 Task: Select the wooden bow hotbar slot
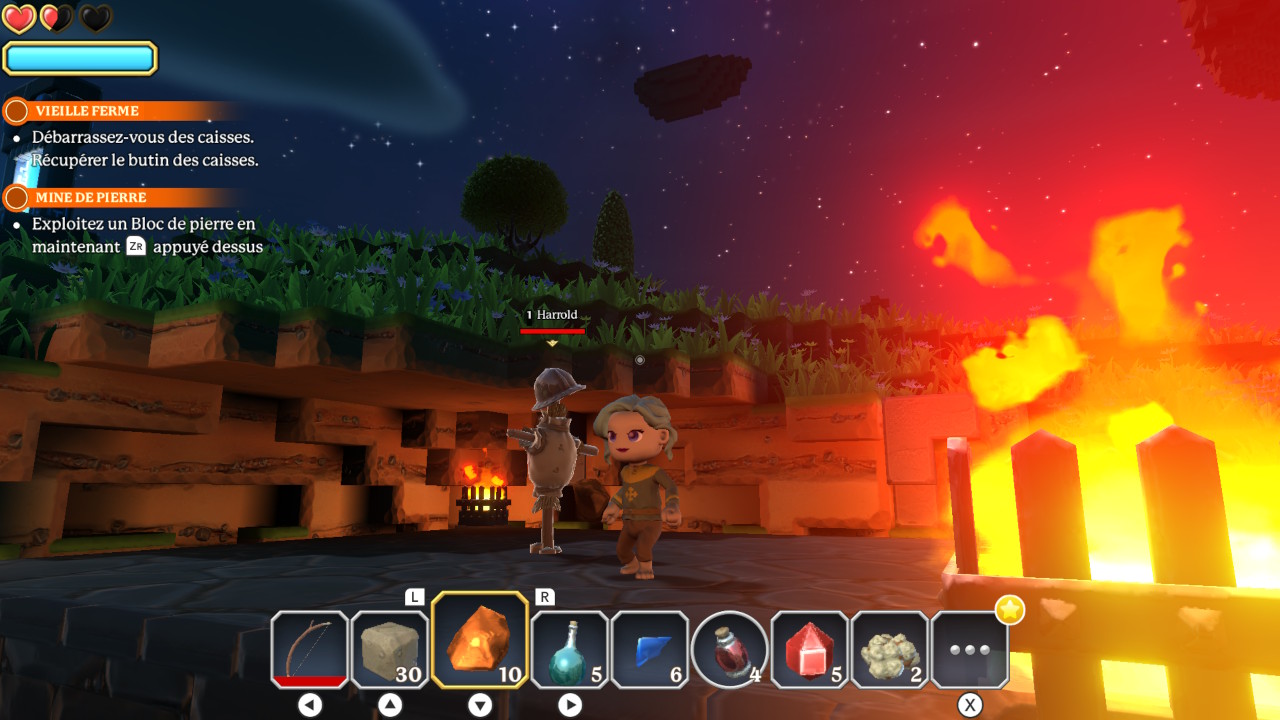click(x=310, y=650)
